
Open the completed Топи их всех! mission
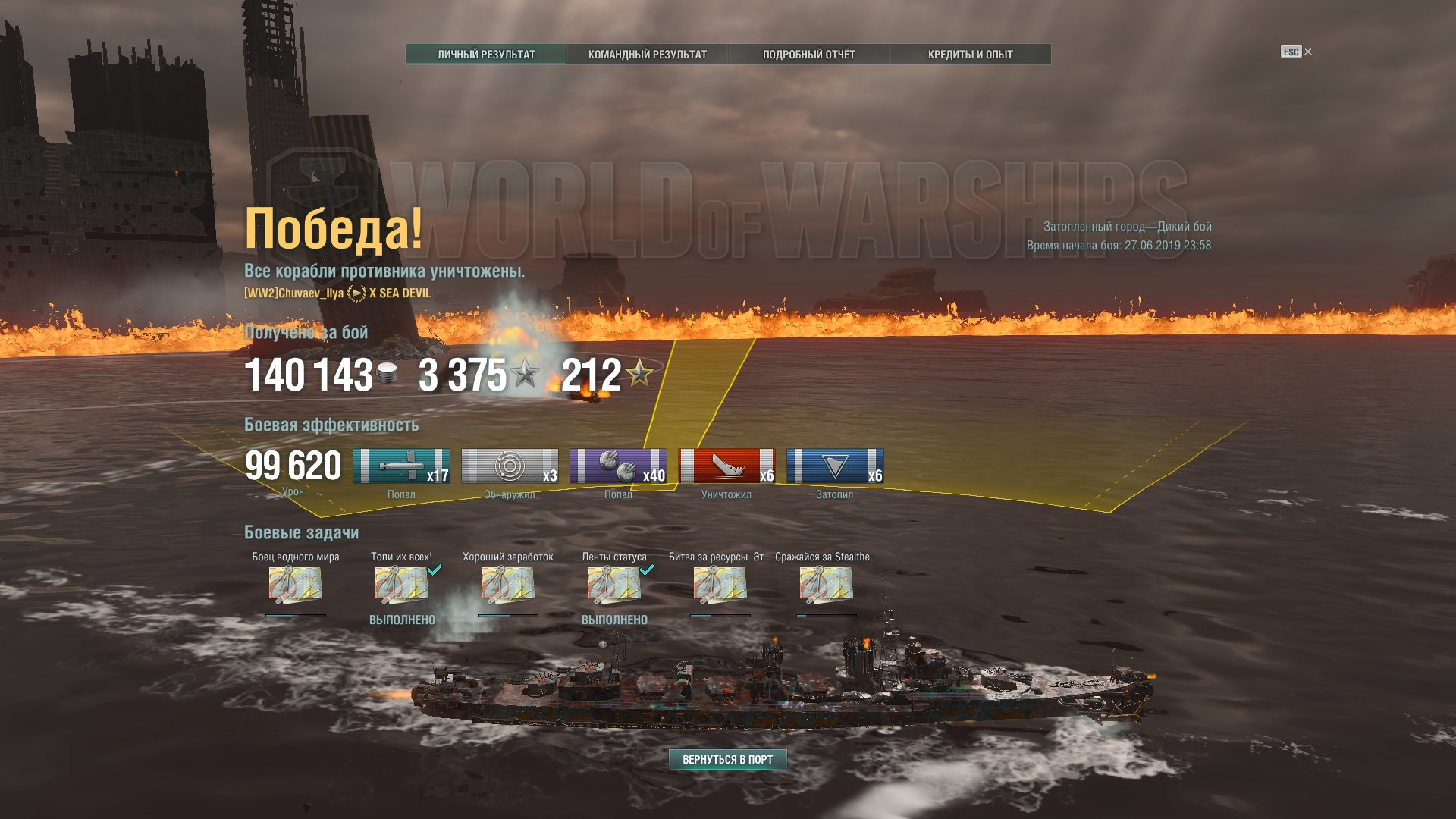click(401, 585)
